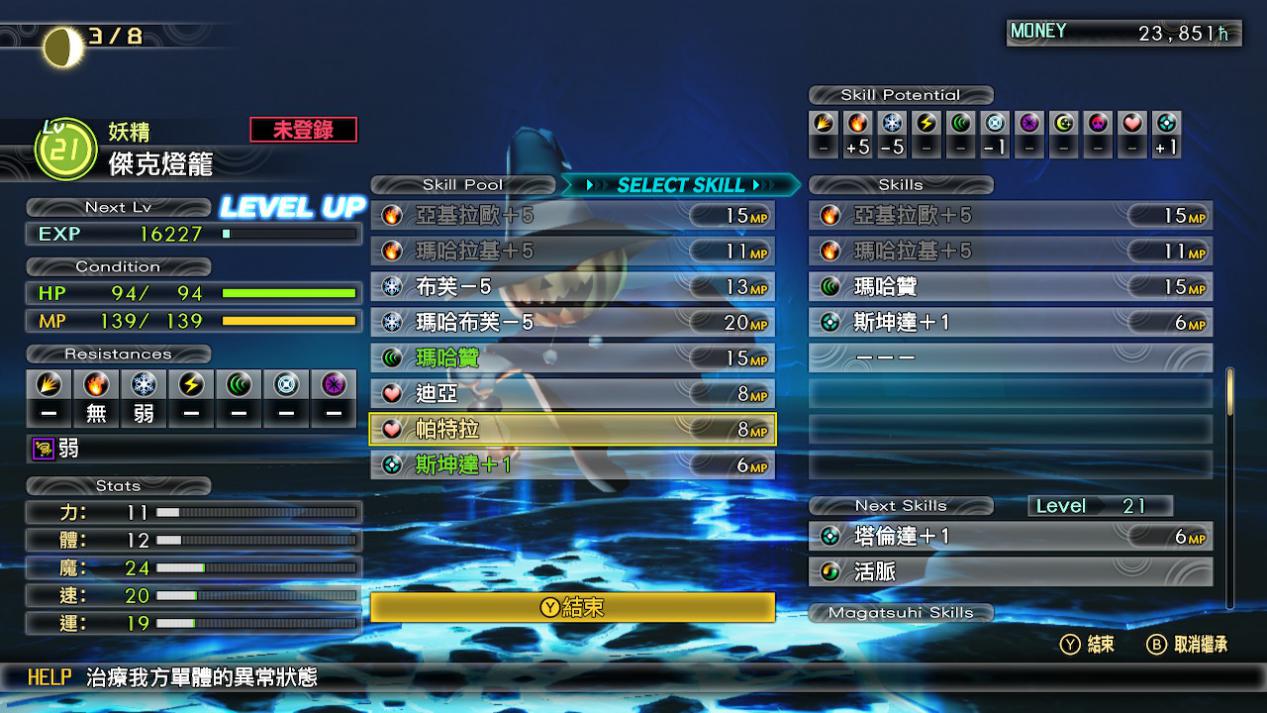Choose 瑪哈贊 in the Skill Pool list

tap(572, 358)
